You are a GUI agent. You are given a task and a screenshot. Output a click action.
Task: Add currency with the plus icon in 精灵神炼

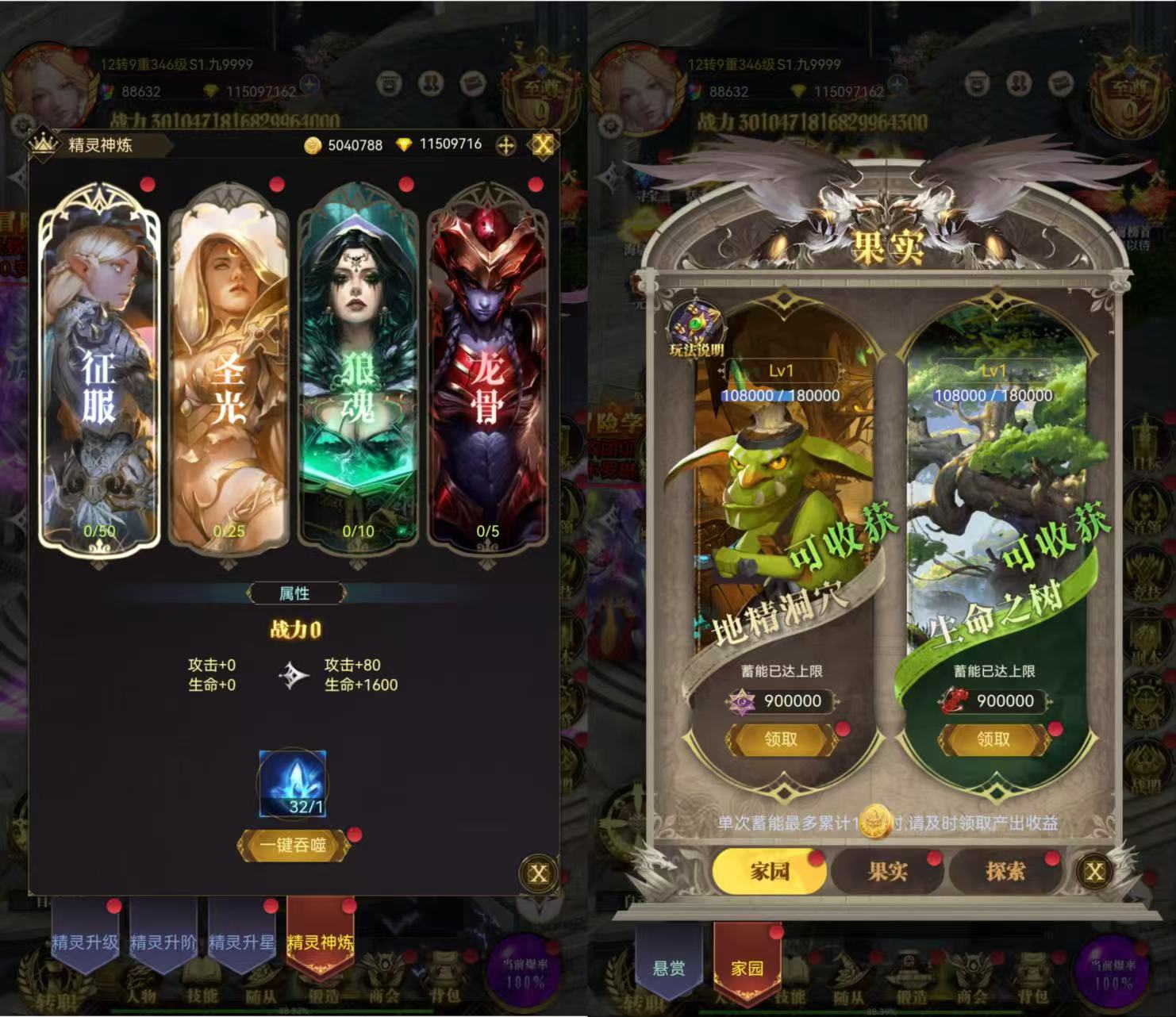coord(505,145)
